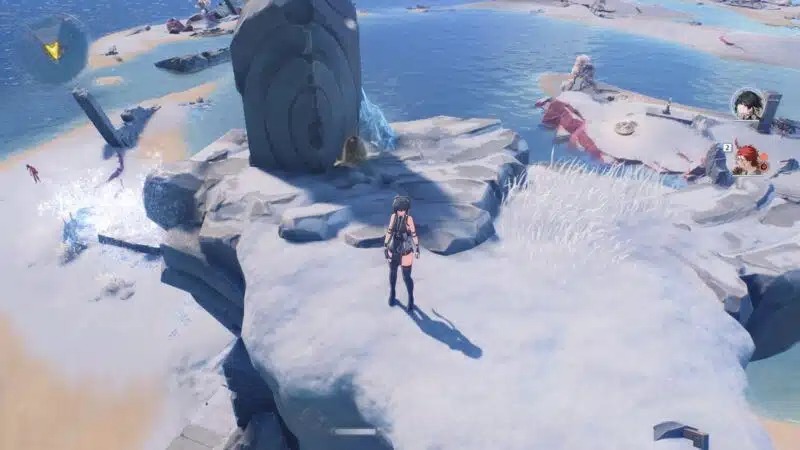
Task: Select the dark-haired party member portrait
Action: tap(746, 104)
